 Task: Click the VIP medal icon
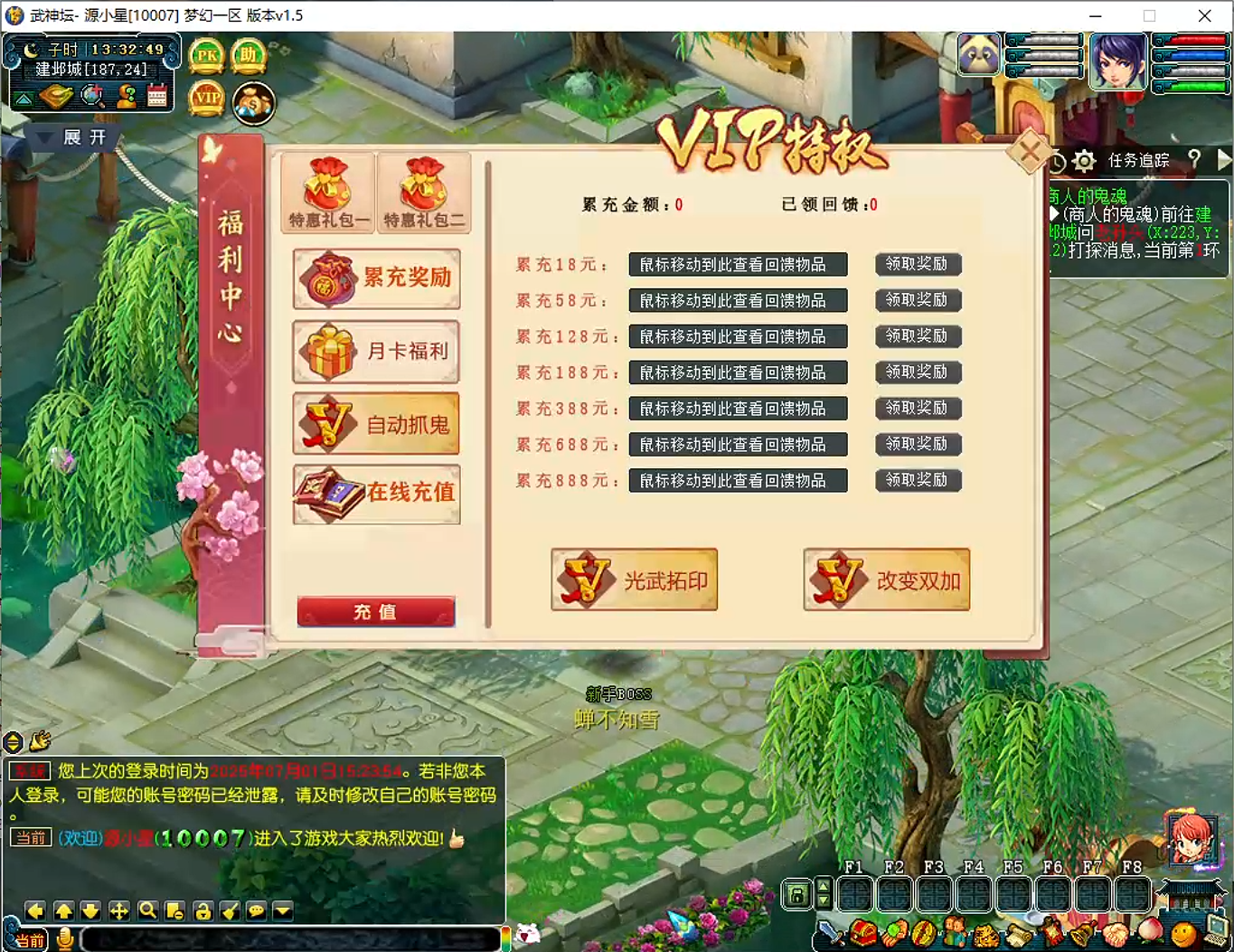coord(206,99)
